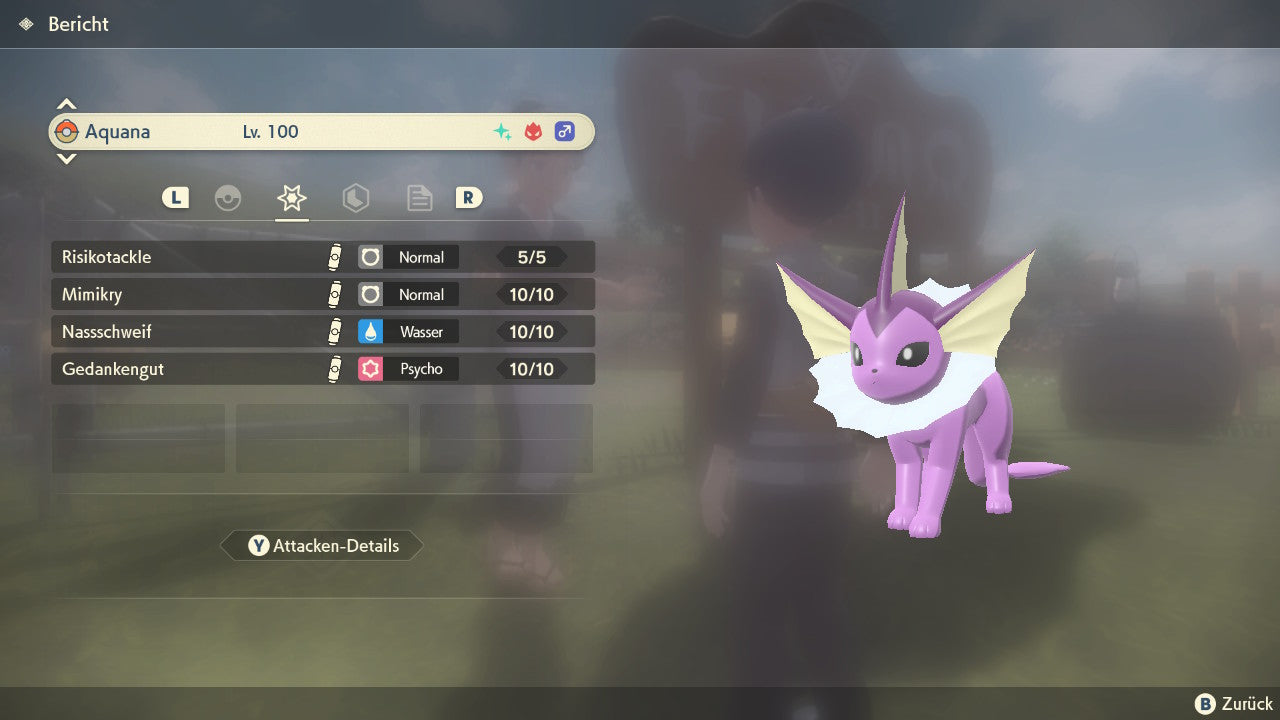Select the Nassschweif move row

[322, 332]
